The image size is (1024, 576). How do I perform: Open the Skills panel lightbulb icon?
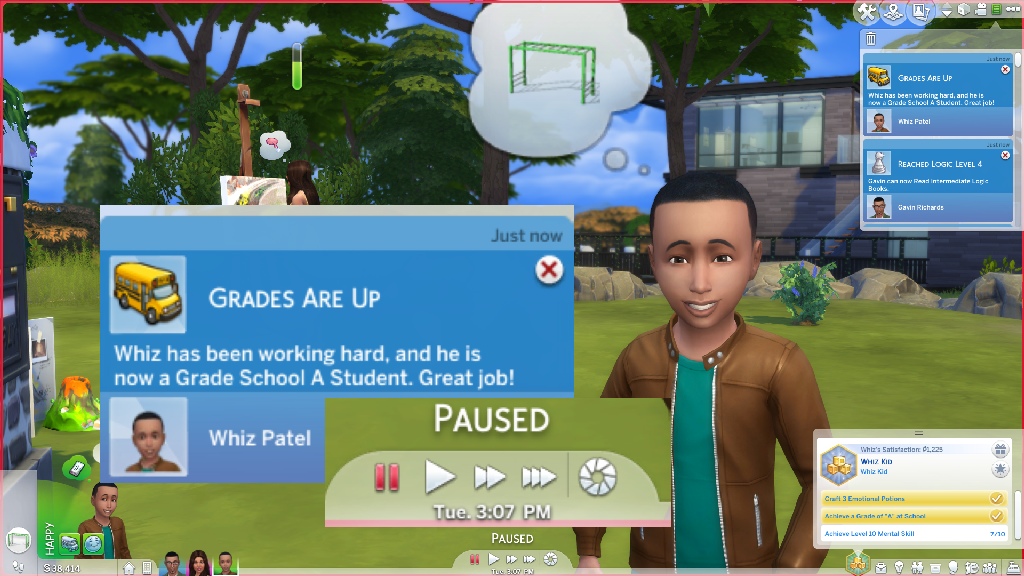(898, 567)
